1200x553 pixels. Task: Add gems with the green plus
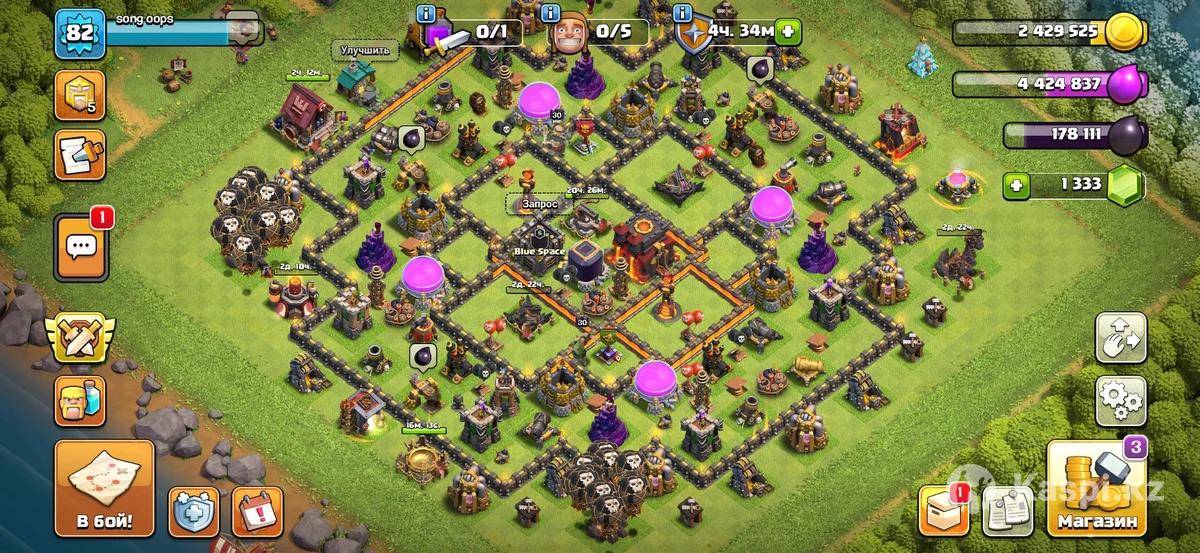(x=1016, y=184)
